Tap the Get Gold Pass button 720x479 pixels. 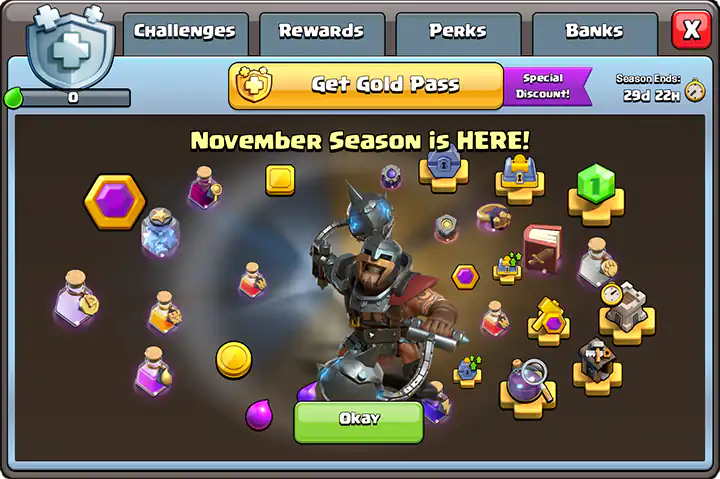pyautogui.click(x=366, y=86)
